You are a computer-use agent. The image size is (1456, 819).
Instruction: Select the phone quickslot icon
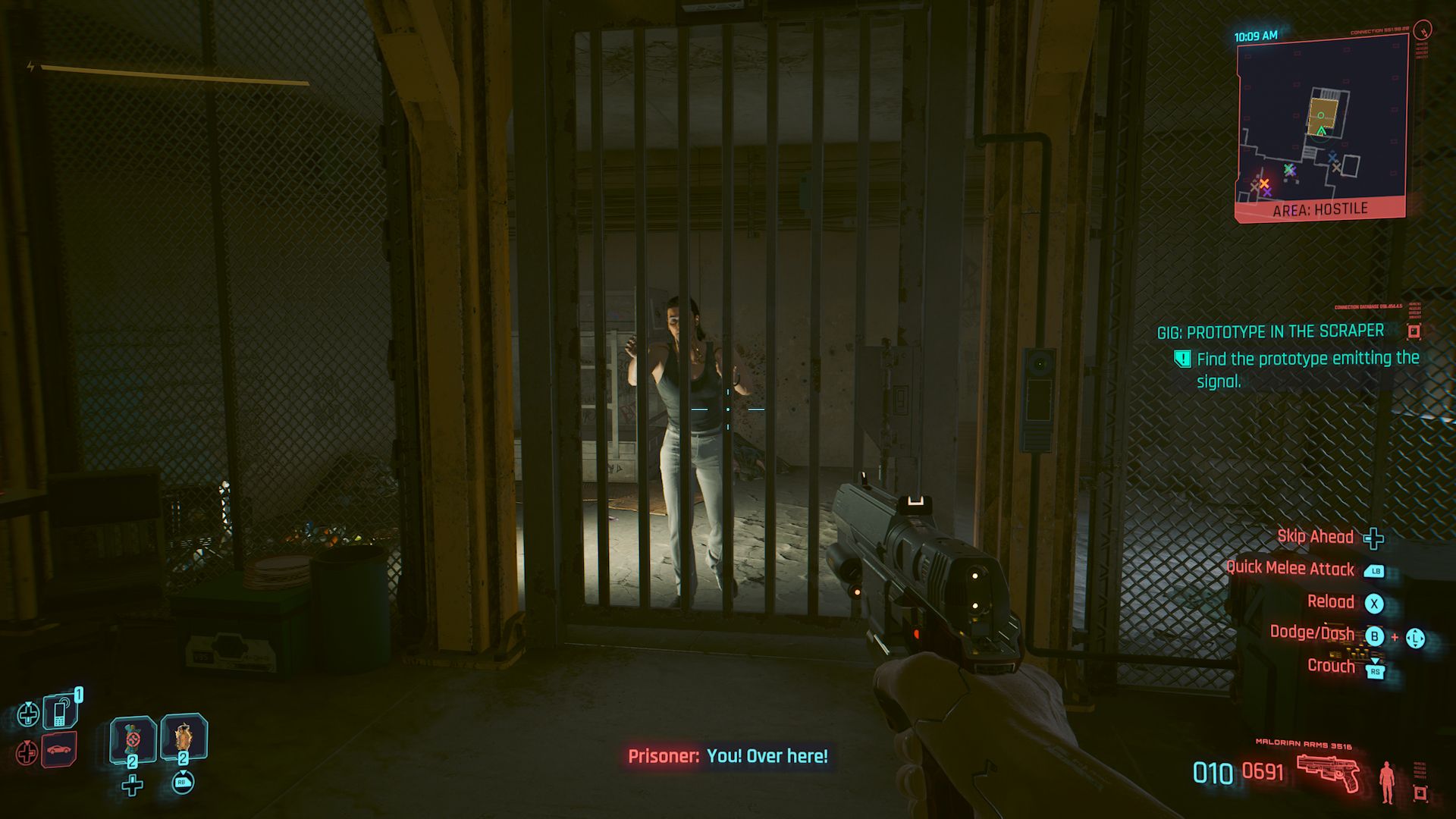pos(59,711)
